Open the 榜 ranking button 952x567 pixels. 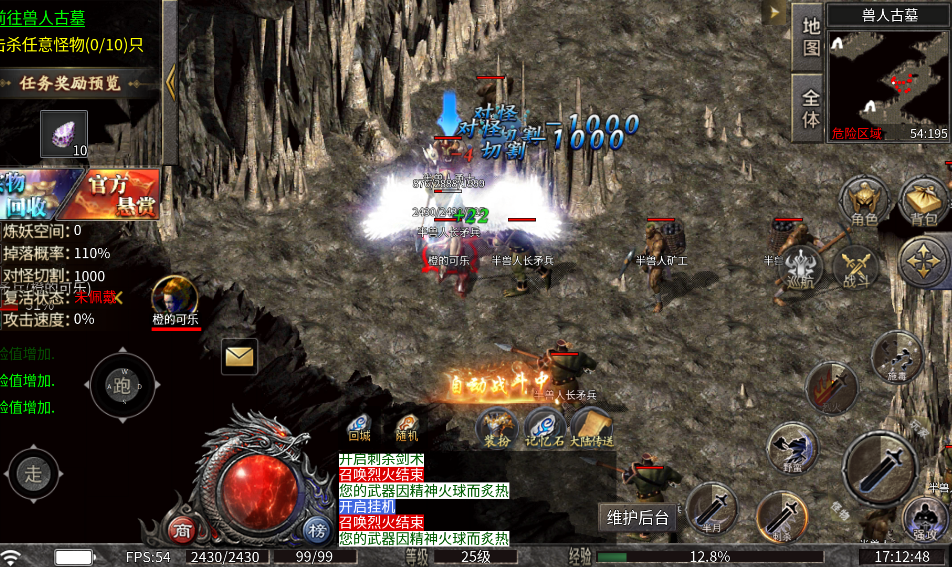point(317,529)
